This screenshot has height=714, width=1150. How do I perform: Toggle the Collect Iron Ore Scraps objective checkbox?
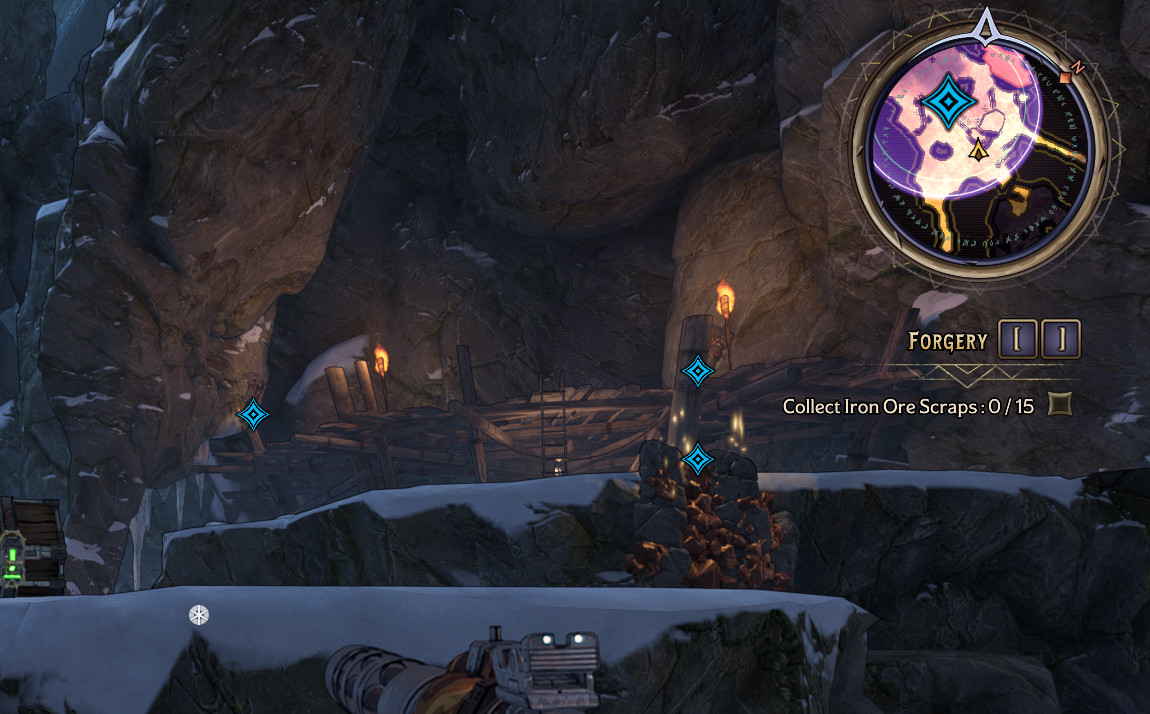1059,405
